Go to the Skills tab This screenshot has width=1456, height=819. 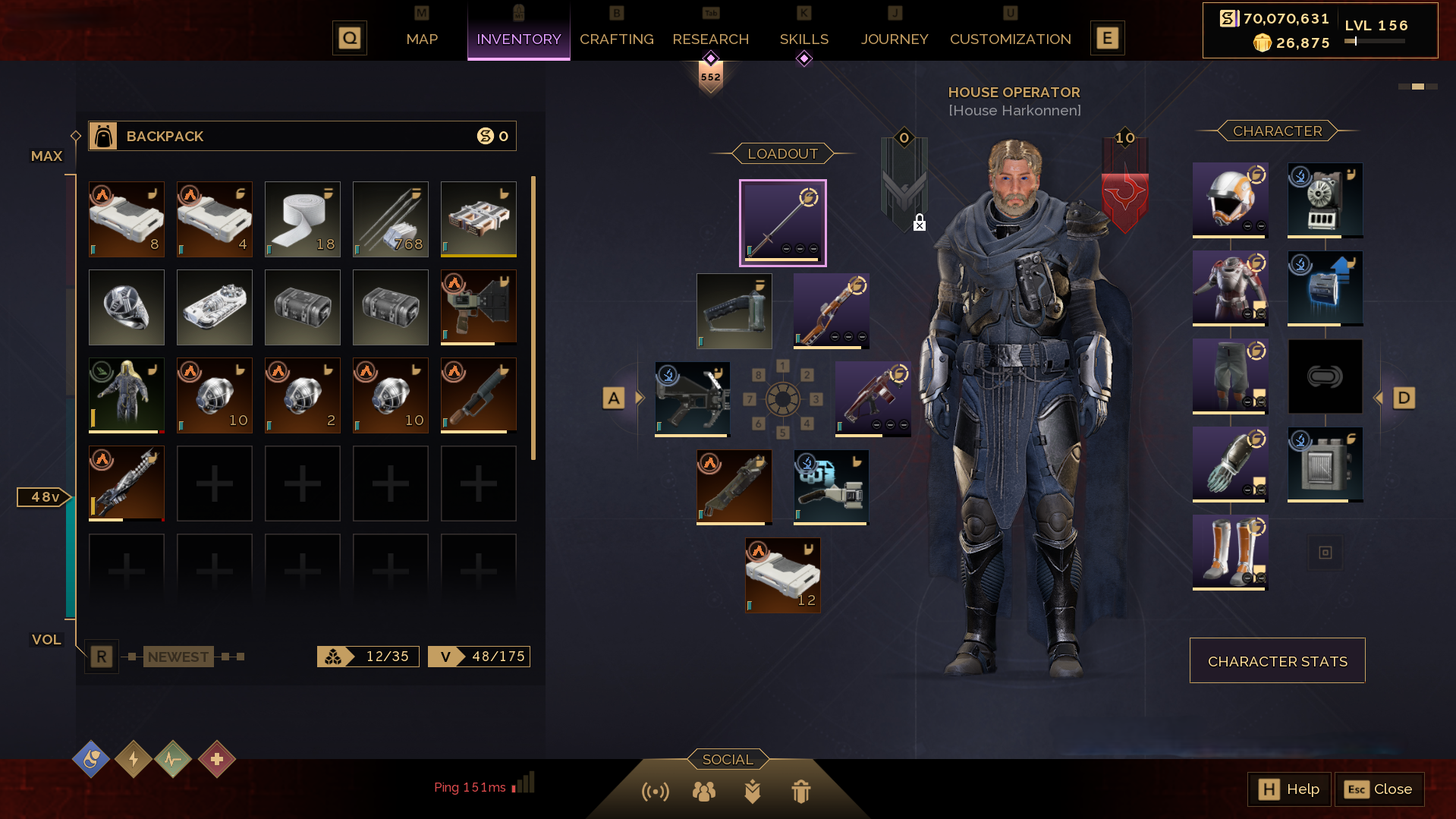tap(803, 39)
